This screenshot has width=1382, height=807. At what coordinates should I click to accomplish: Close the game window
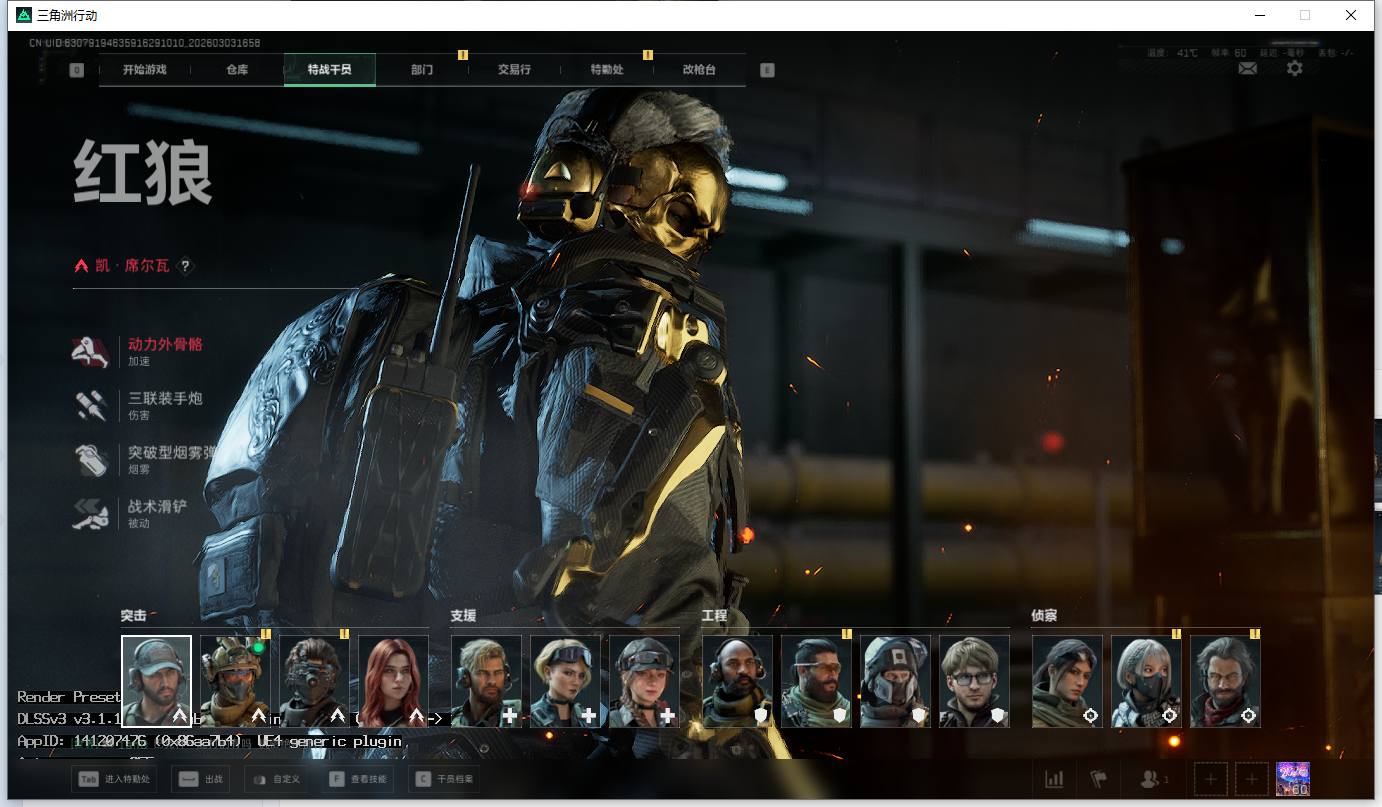[x=1350, y=15]
